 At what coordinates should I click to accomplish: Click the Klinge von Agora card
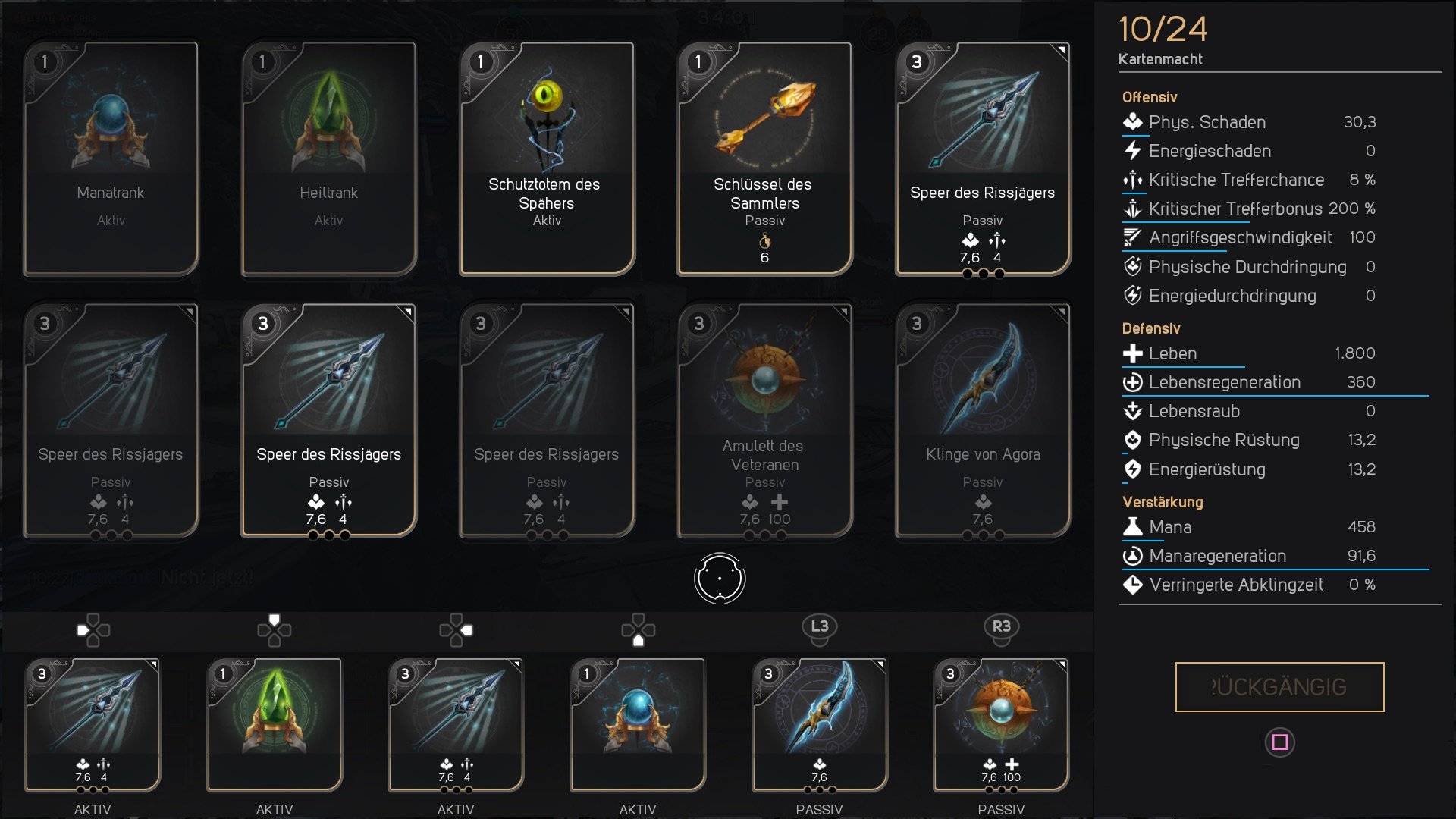982,417
